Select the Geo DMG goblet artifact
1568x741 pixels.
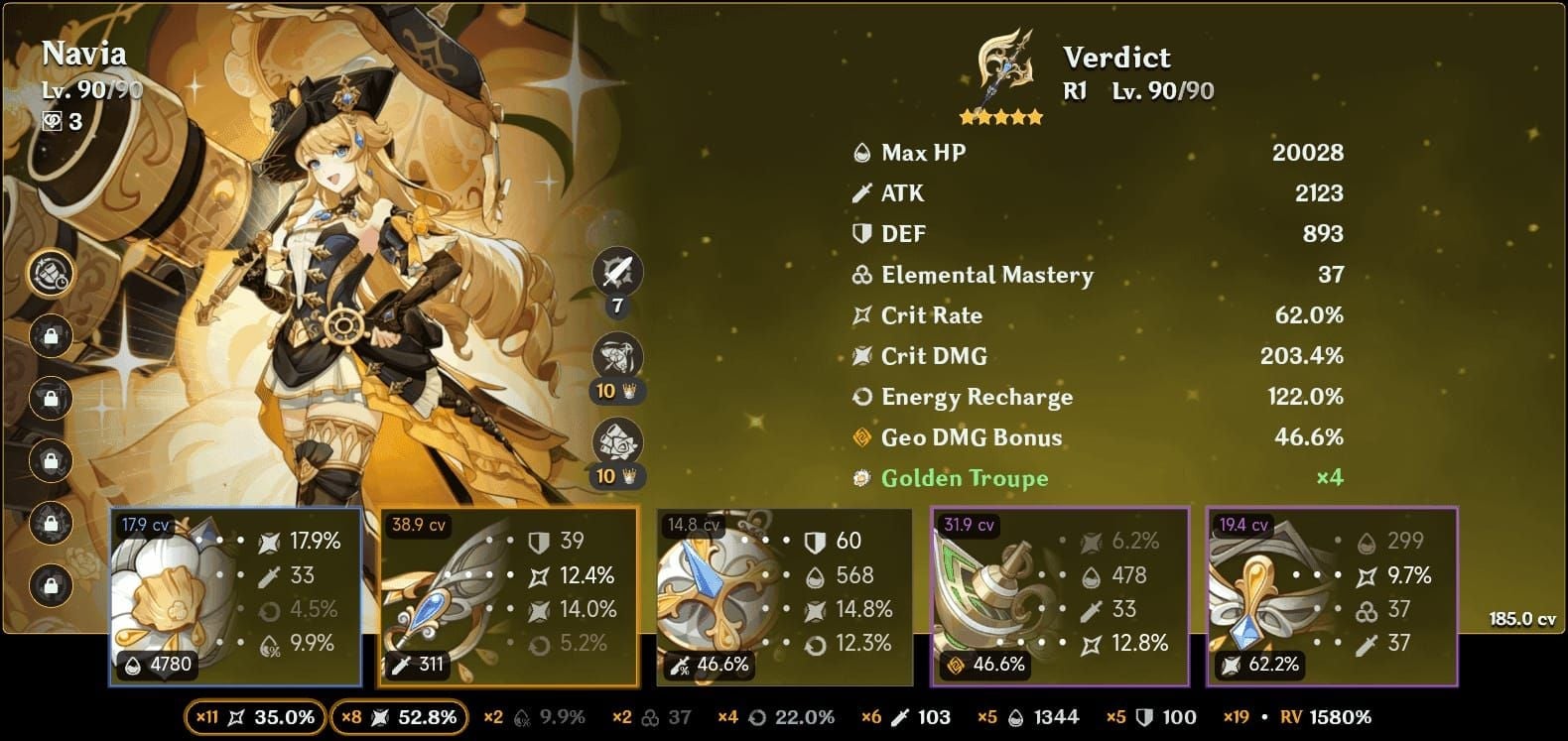1059,597
